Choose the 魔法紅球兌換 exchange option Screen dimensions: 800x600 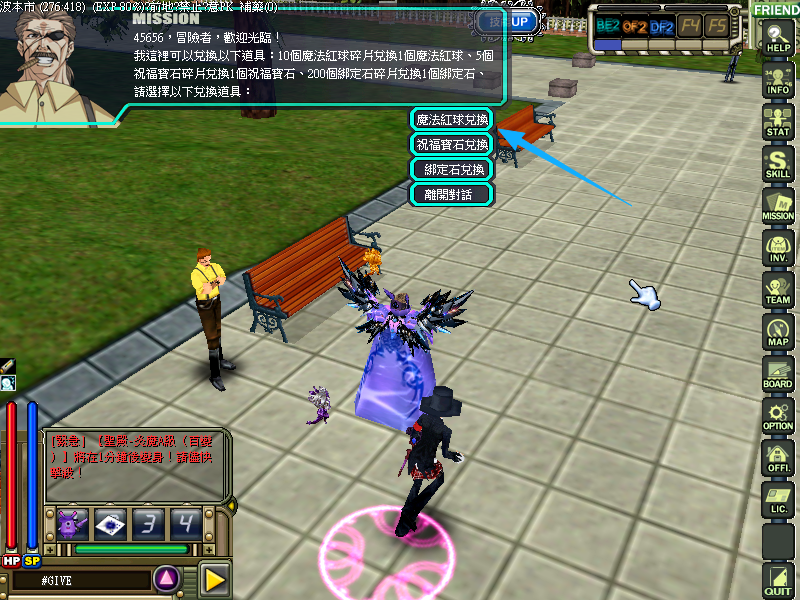[x=452, y=120]
